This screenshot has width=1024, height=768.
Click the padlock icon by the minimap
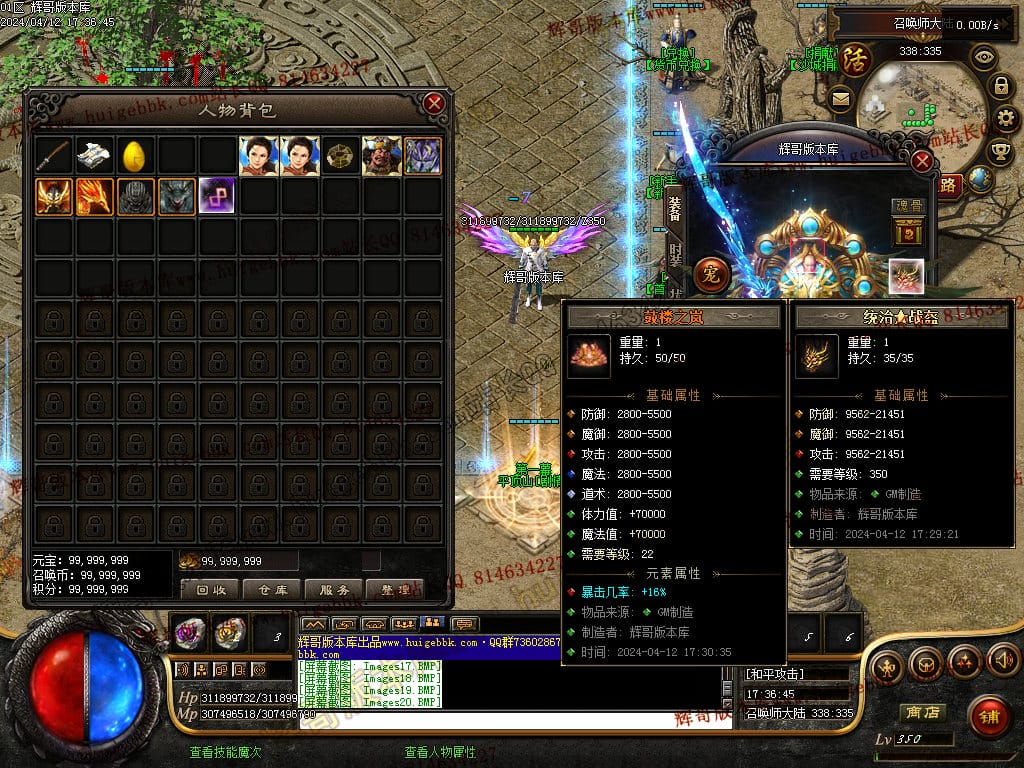tap(999, 86)
